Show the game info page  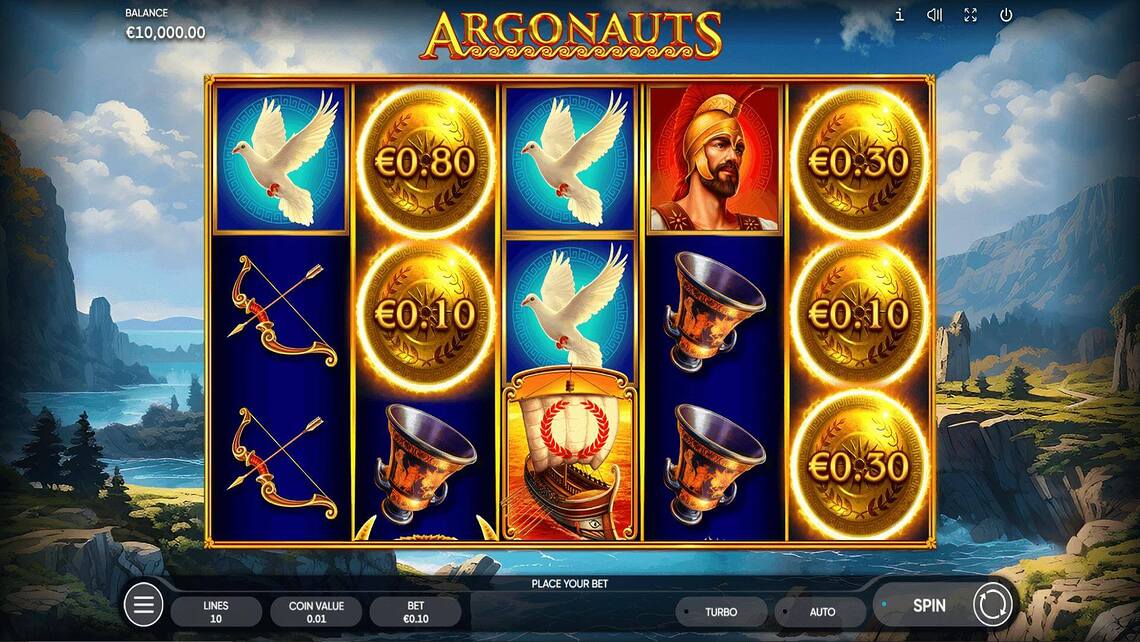point(899,15)
